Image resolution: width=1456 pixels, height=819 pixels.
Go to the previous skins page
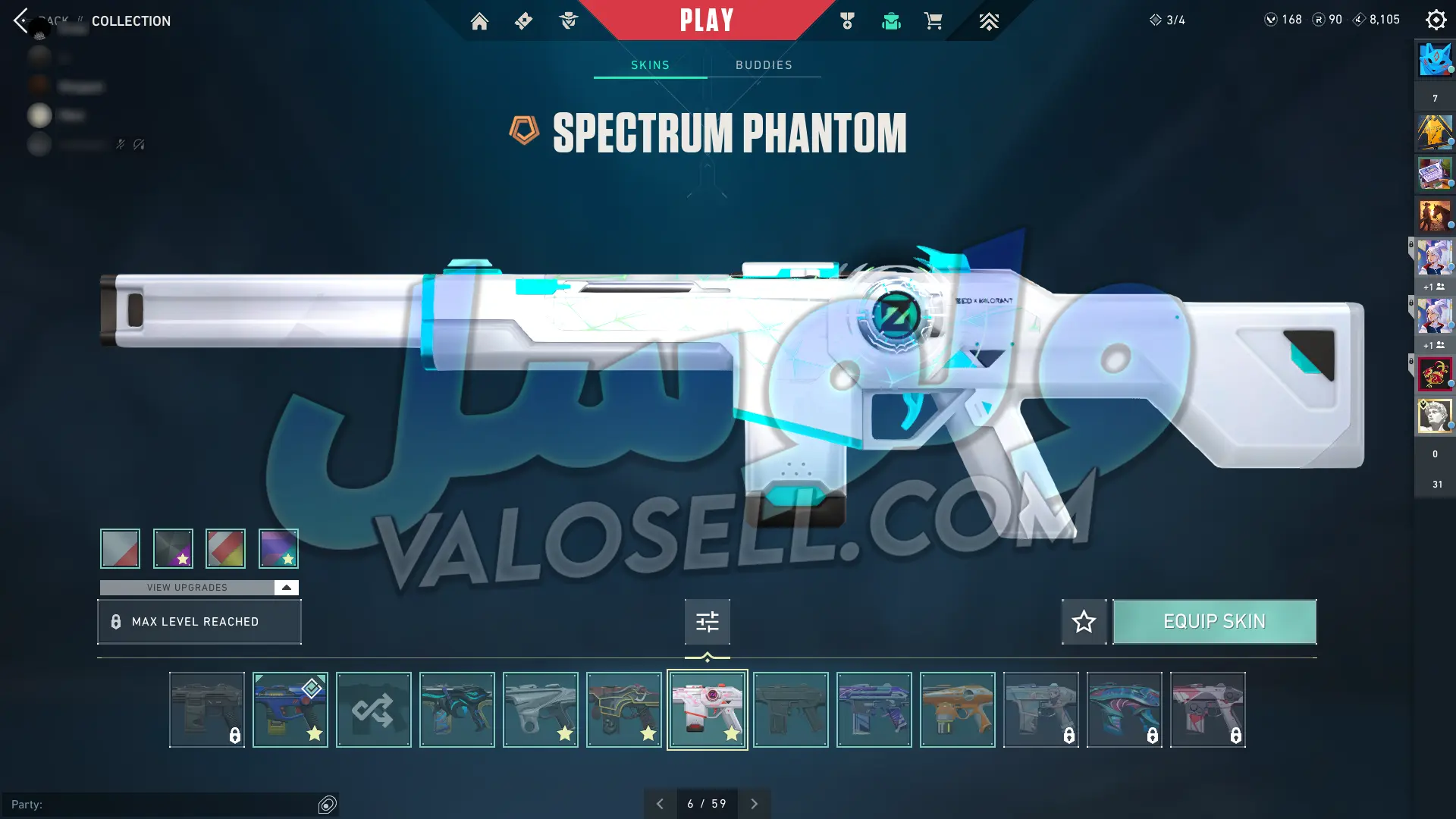tap(660, 804)
